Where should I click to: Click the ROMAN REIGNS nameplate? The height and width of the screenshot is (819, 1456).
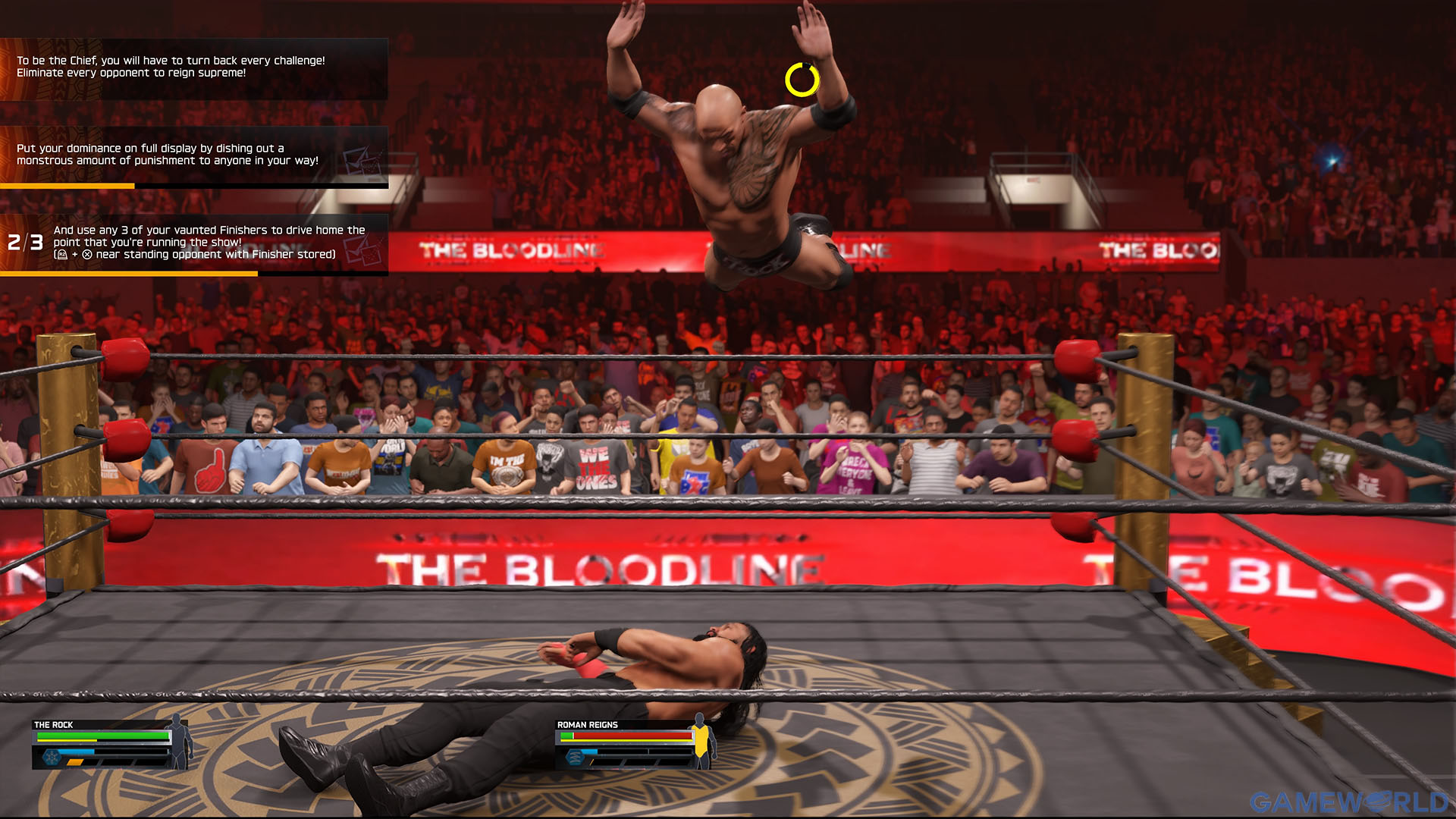click(588, 725)
